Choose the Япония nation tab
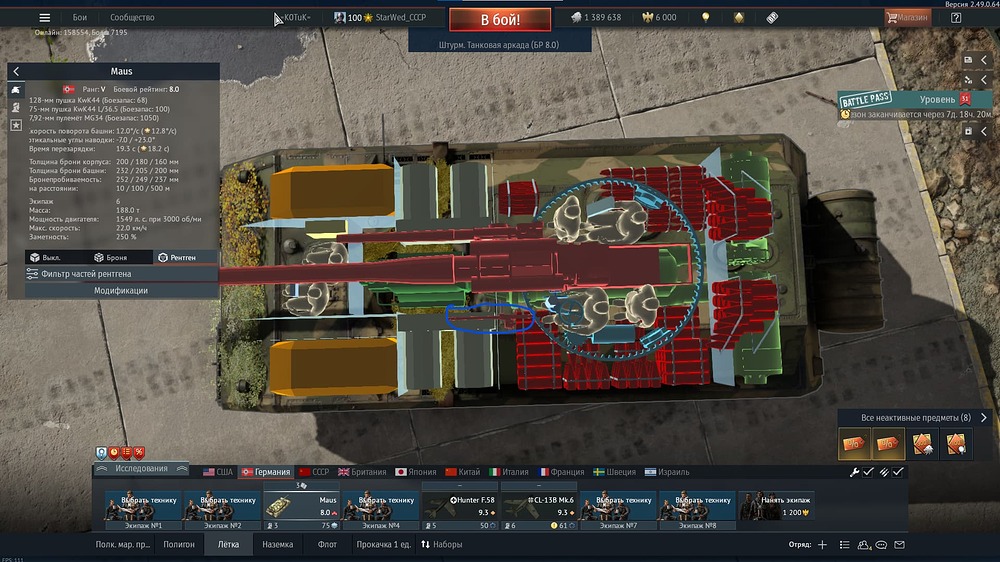 tap(414, 472)
